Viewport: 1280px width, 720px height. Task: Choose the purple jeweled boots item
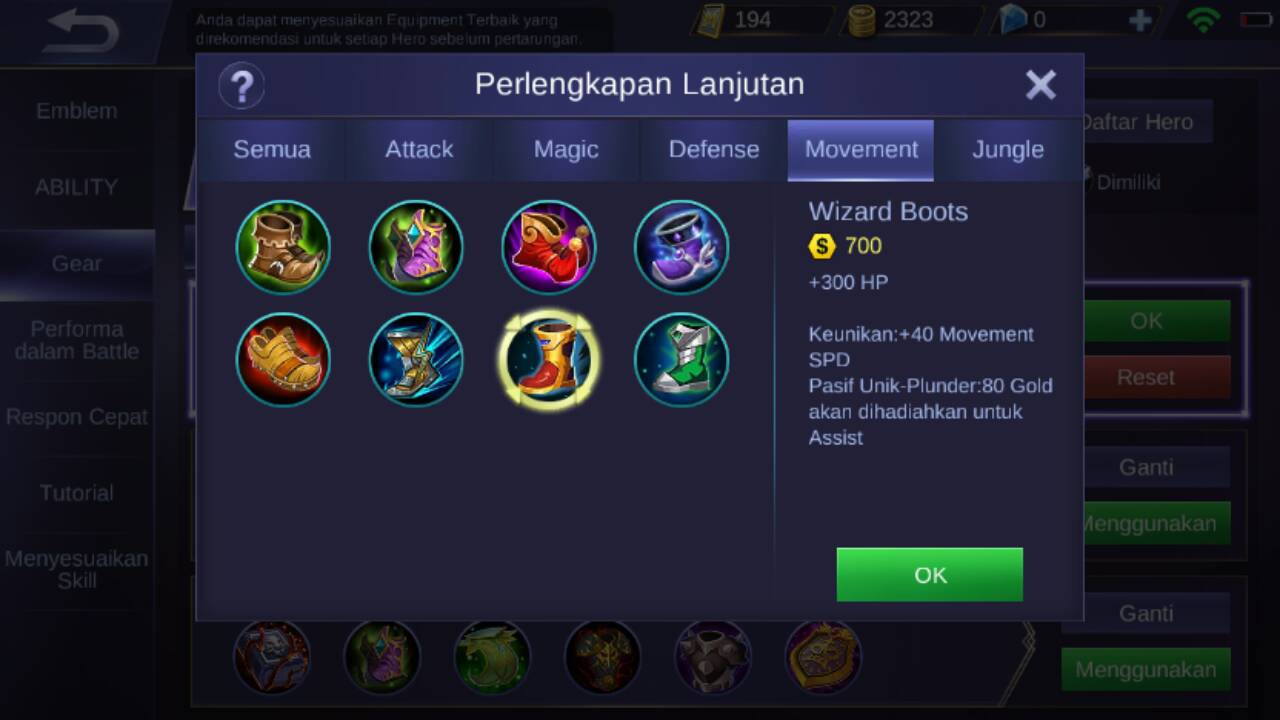click(x=416, y=247)
